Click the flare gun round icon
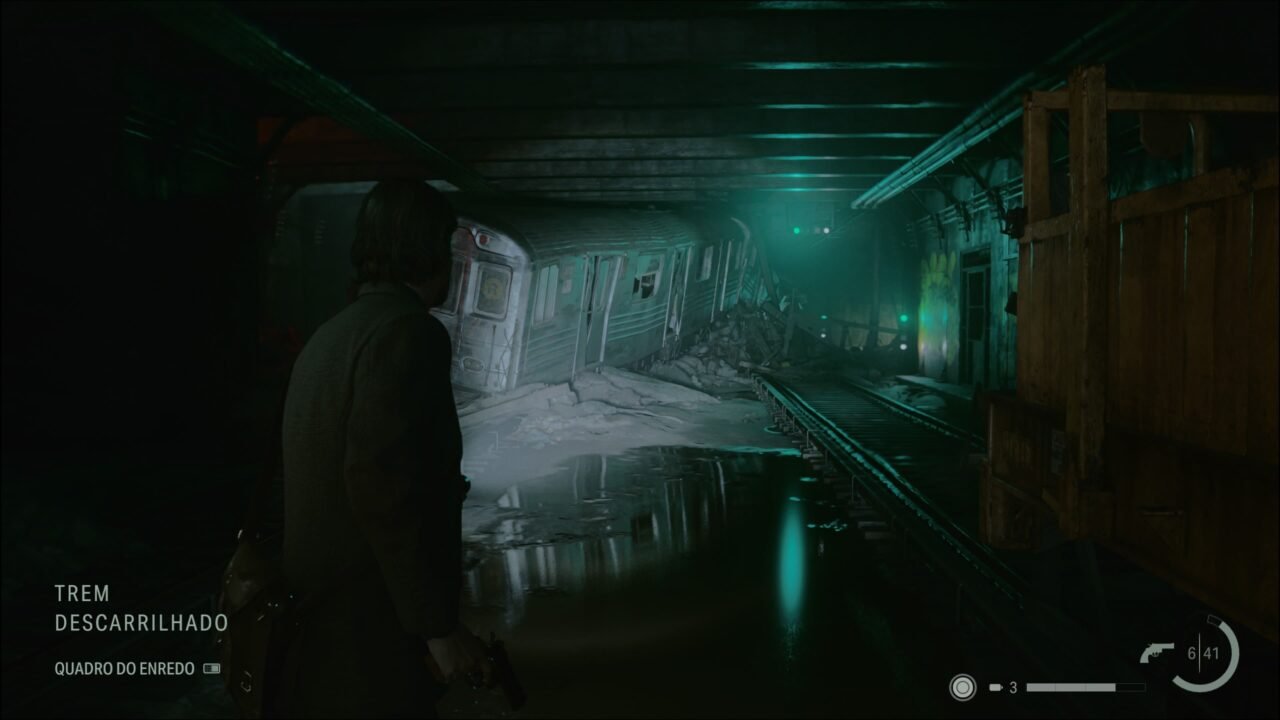Viewport: 1280px width, 720px height. click(995, 686)
